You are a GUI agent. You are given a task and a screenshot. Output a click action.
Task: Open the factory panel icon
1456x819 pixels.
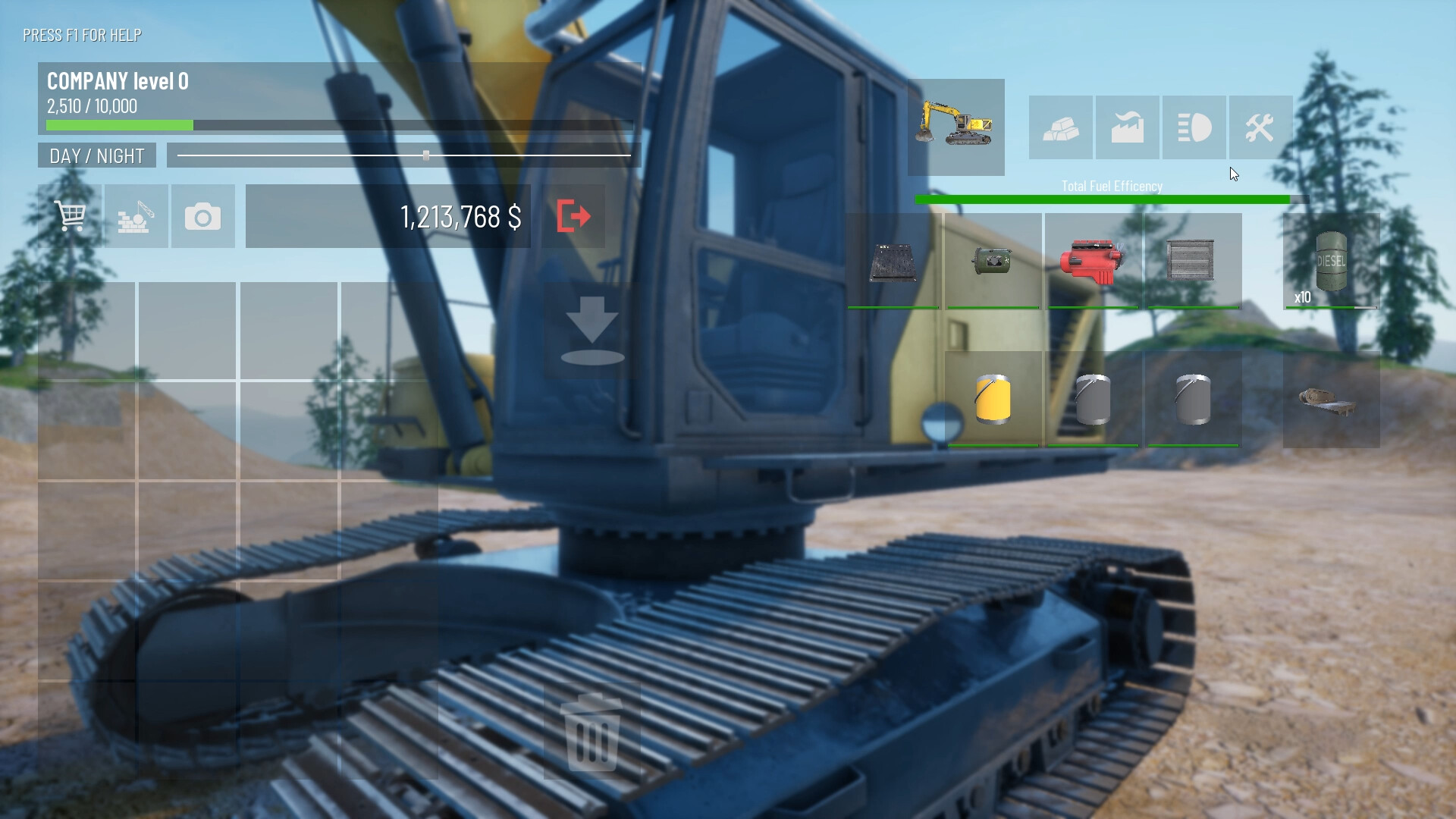click(1125, 127)
